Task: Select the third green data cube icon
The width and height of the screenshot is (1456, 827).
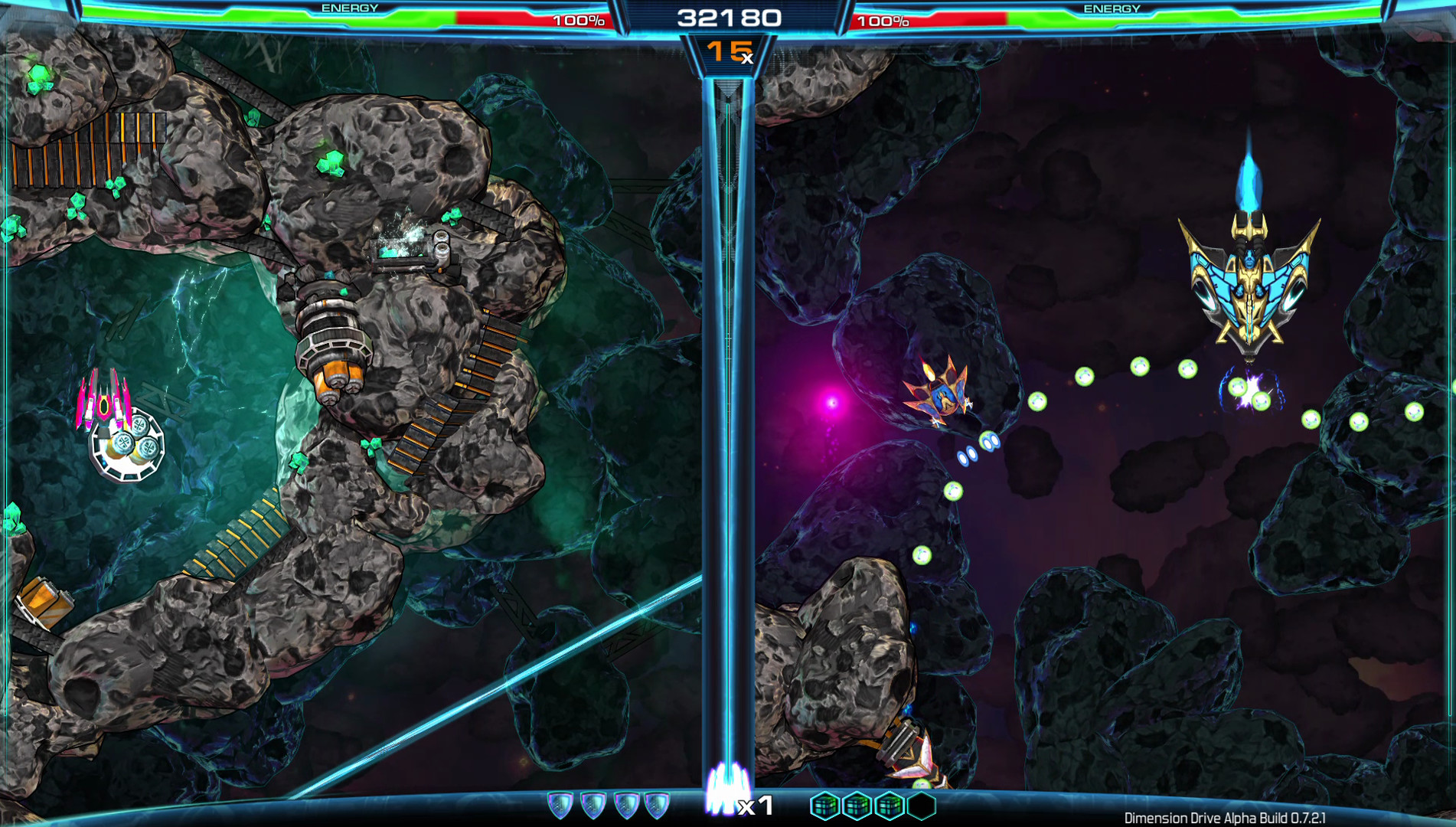Action: coord(888,806)
